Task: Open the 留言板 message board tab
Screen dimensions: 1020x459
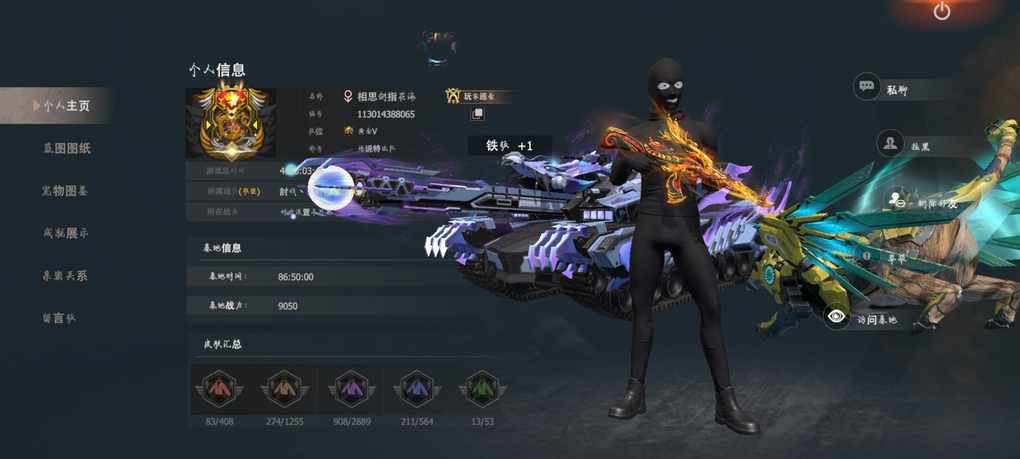Action: [x=58, y=318]
